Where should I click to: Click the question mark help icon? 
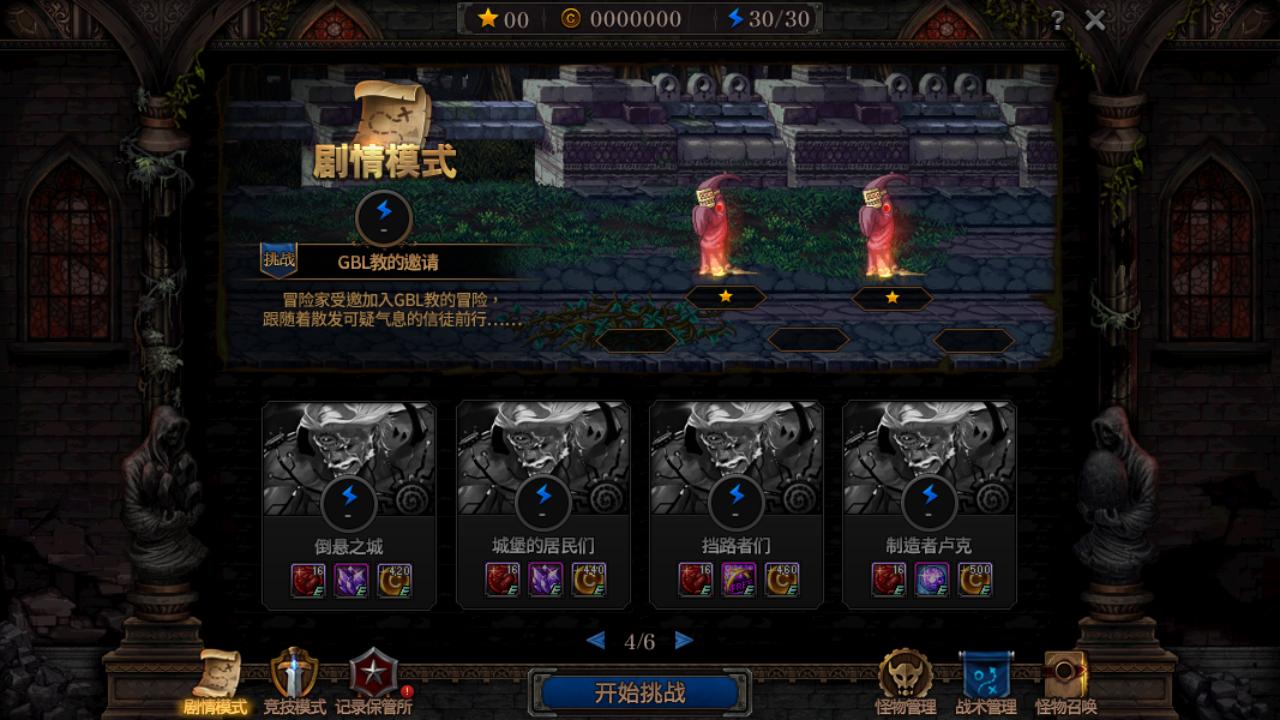1060,18
